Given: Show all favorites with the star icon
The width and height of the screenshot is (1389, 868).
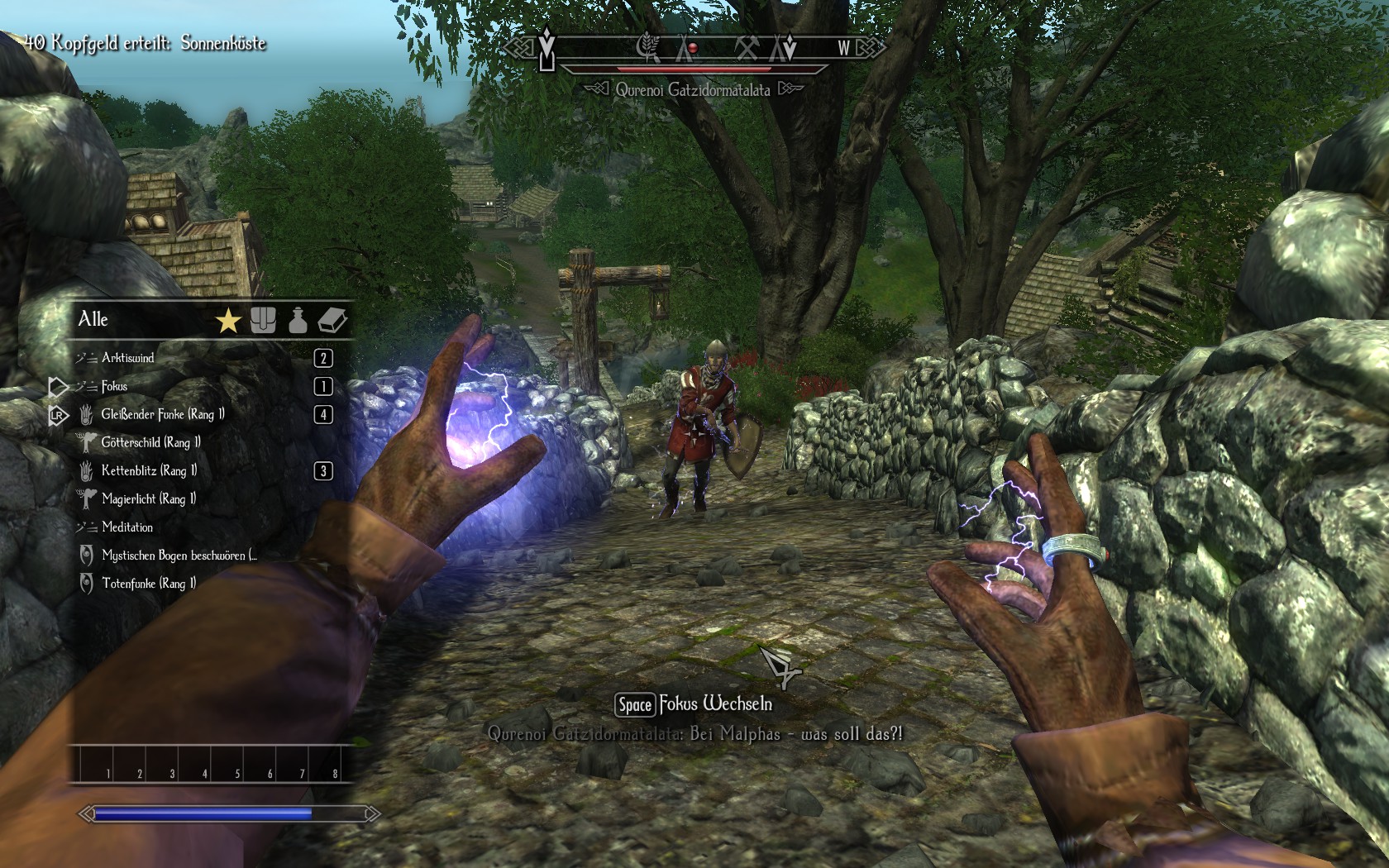Looking at the screenshot, I should 228,321.
